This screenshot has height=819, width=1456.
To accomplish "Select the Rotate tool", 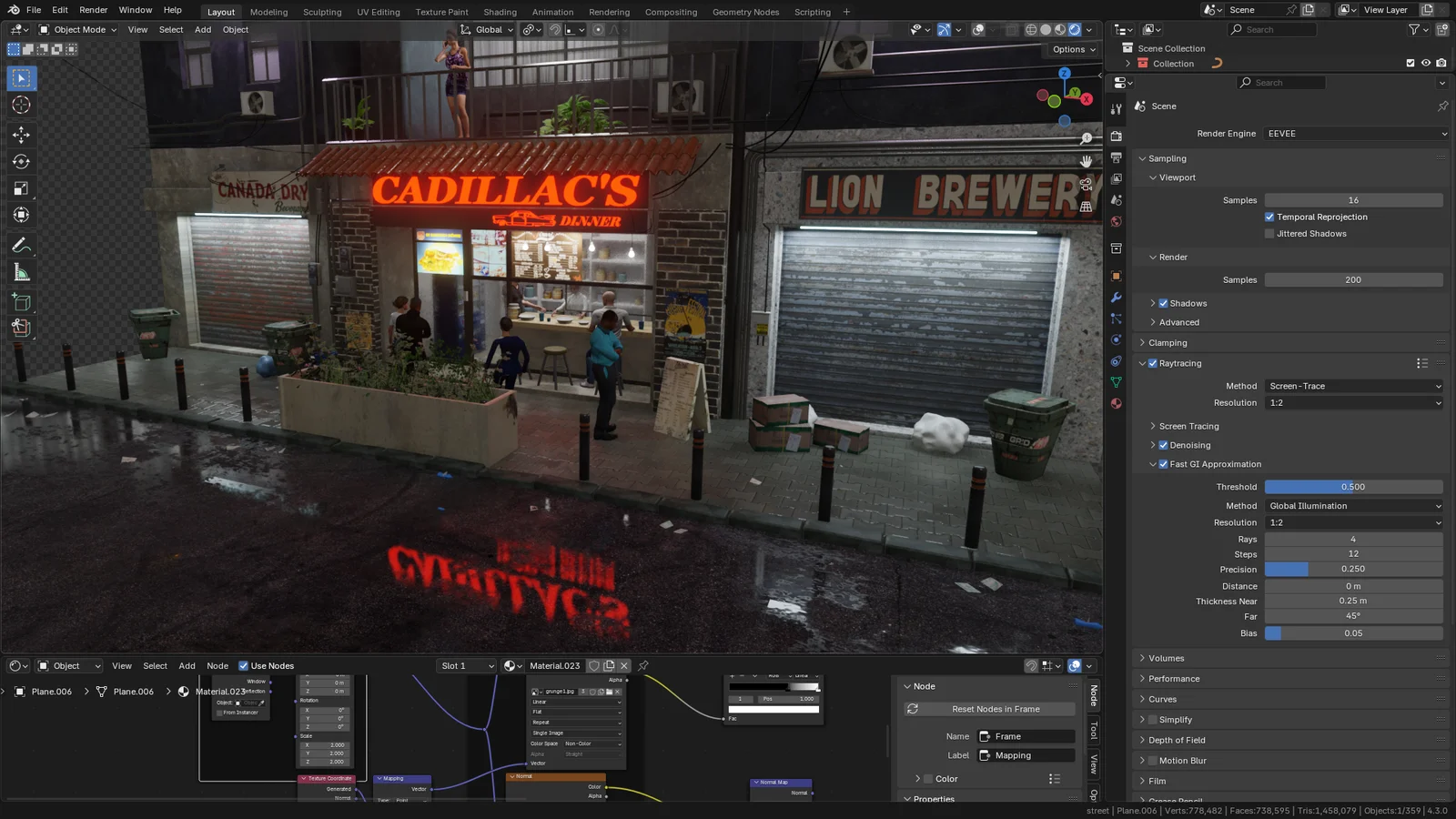I will pyautogui.click(x=21, y=161).
